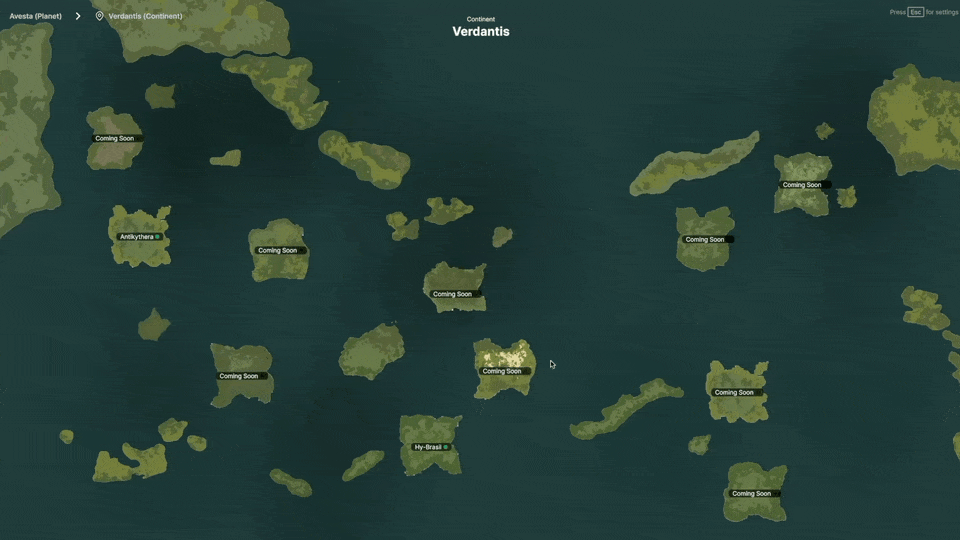Screen dimensions: 960x540
Task: Go back to Avesta (Planet) breadcrumb
Action: pos(35,16)
